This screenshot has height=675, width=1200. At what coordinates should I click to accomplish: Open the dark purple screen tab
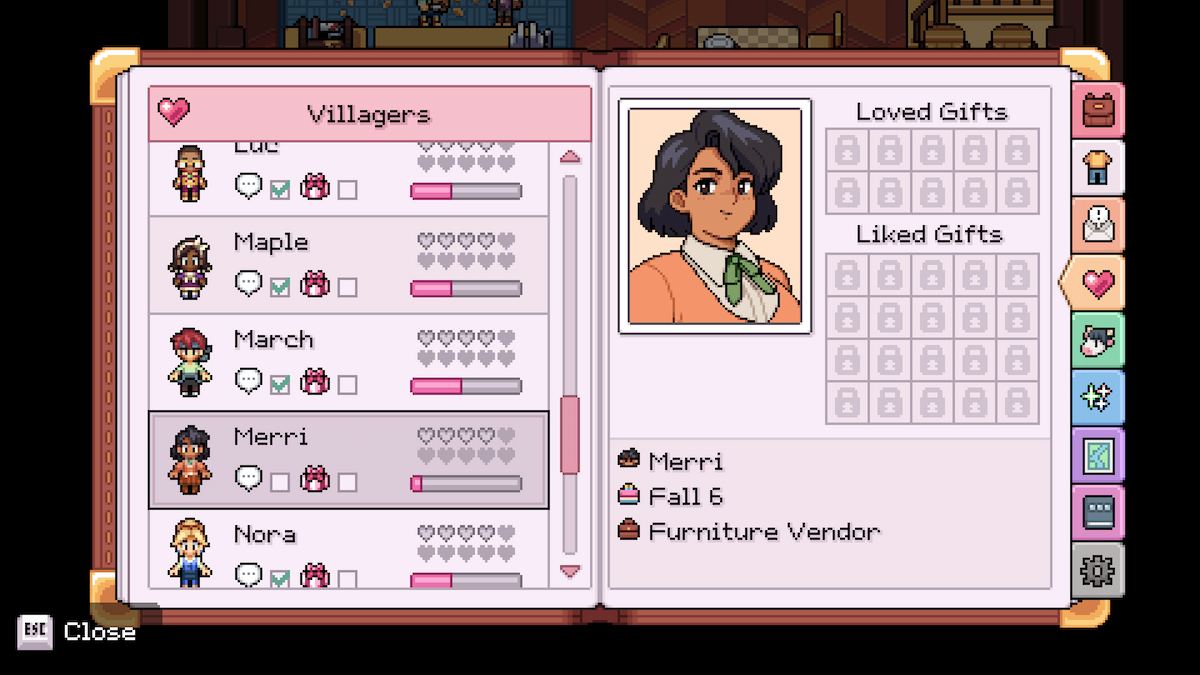pos(1097,513)
